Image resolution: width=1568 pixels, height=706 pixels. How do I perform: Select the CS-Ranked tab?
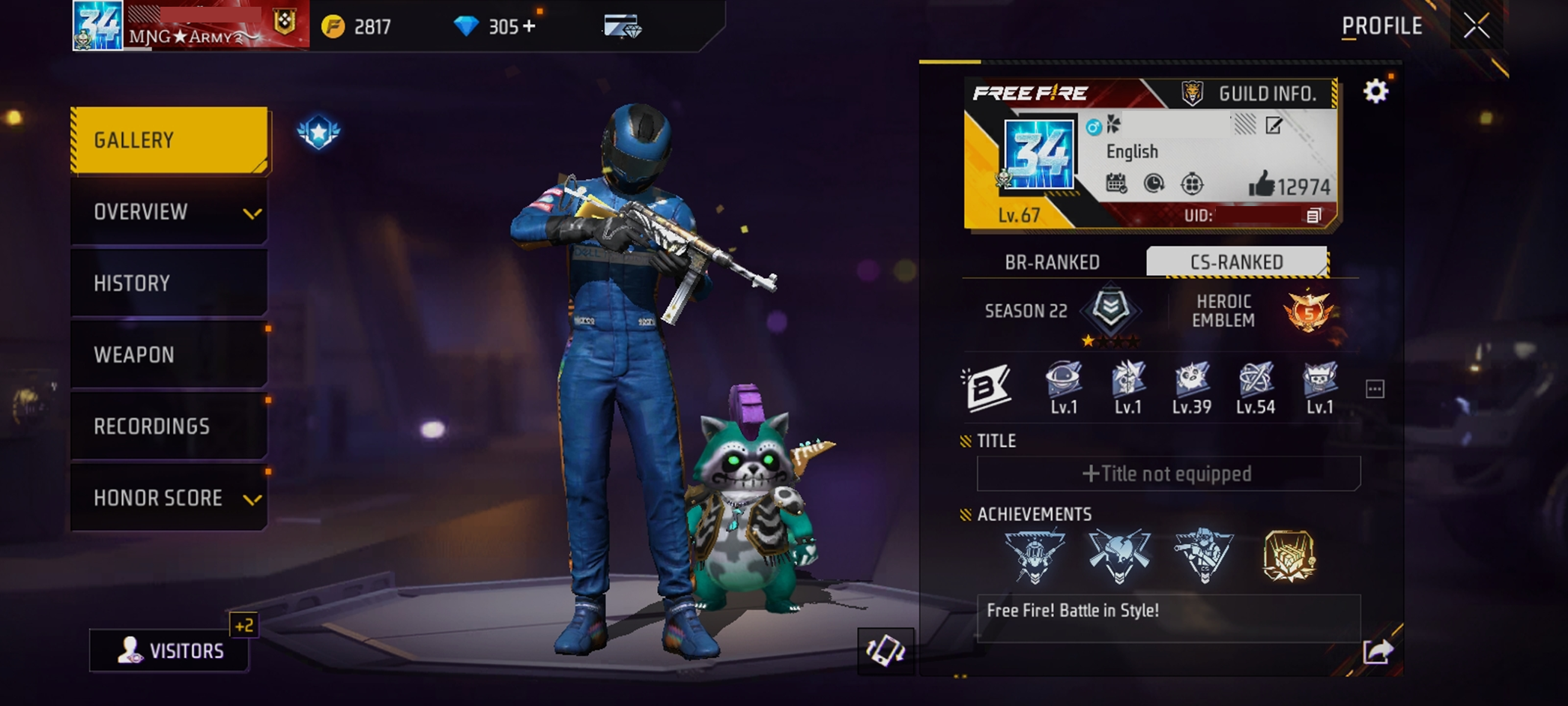pyautogui.click(x=1236, y=262)
